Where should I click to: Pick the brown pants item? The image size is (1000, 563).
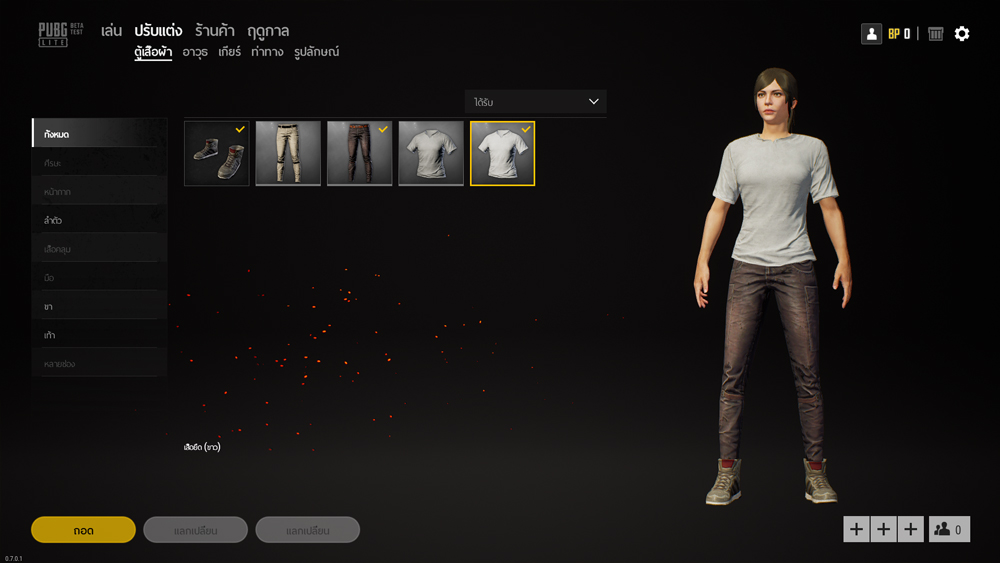click(x=359, y=154)
